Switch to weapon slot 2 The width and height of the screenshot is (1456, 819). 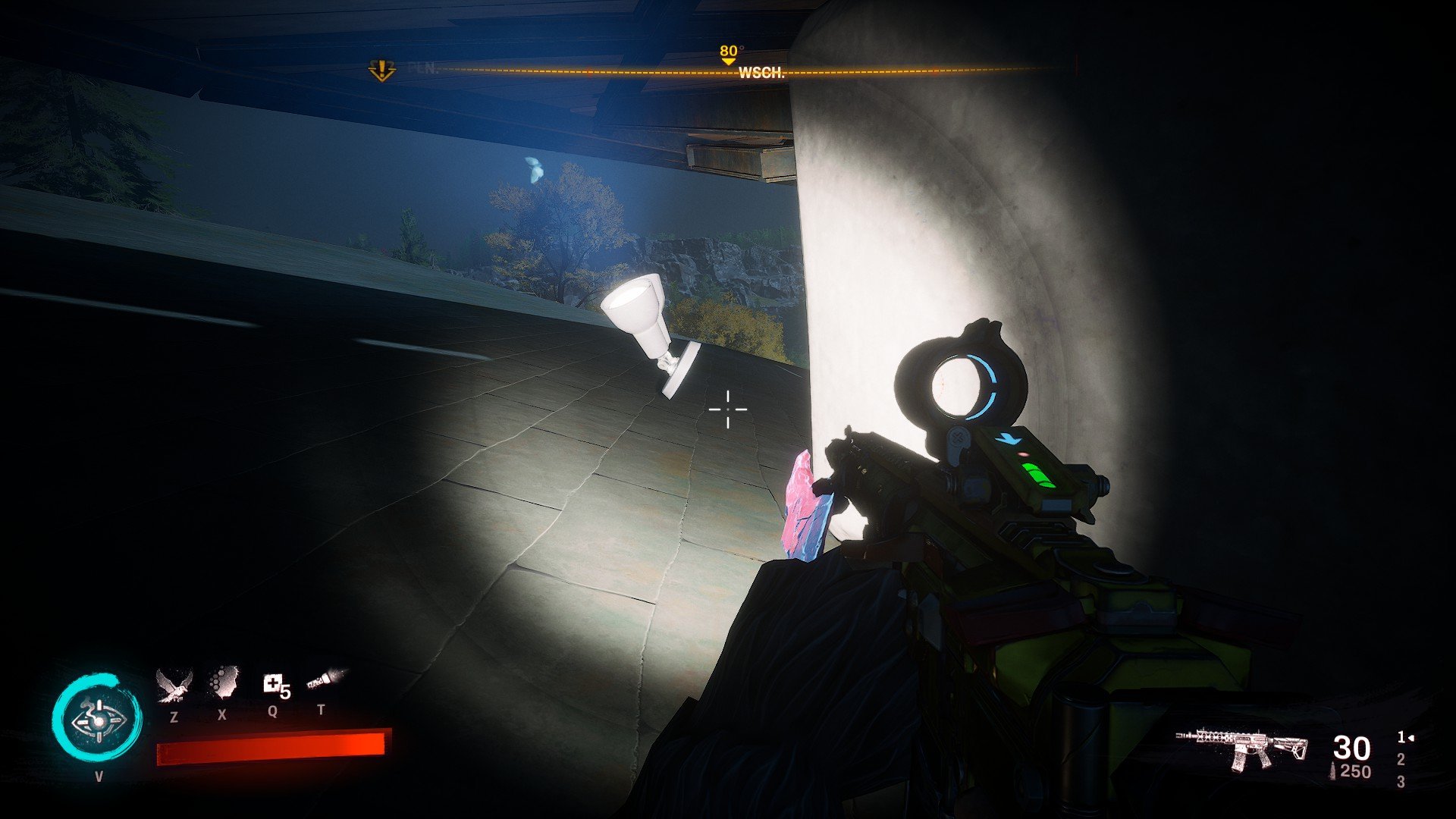[x=1401, y=759]
